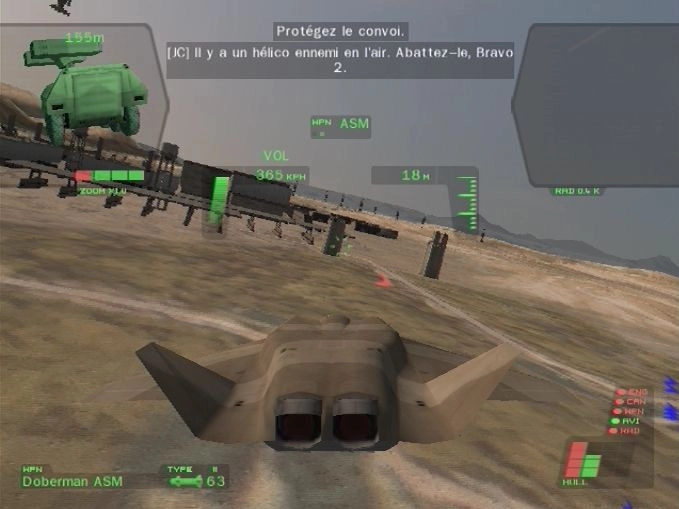Click the missile type icon
This screenshot has height=509, width=679.
pyautogui.click(x=185, y=482)
